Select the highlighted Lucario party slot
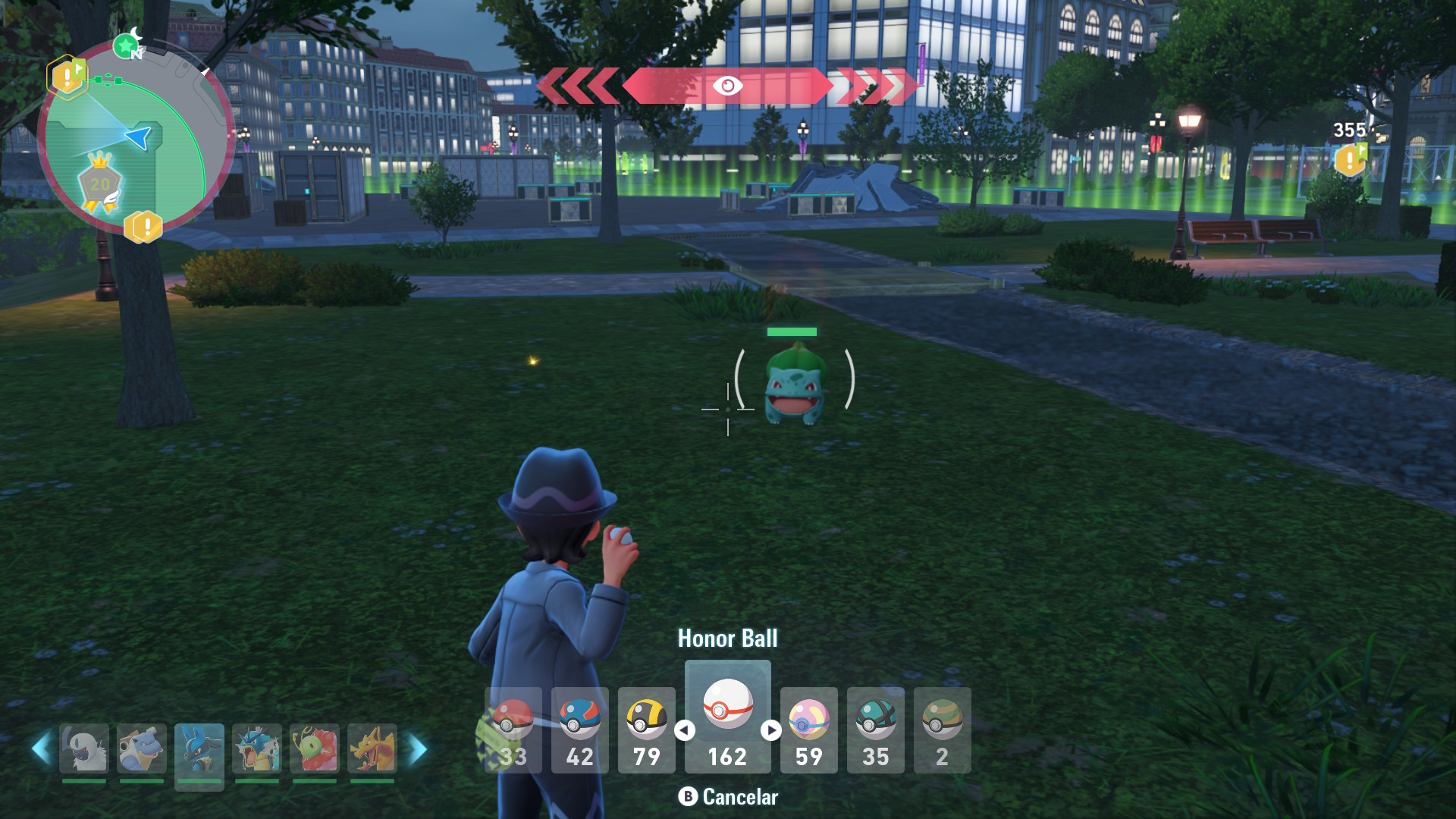The image size is (1456, 819). click(x=199, y=749)
